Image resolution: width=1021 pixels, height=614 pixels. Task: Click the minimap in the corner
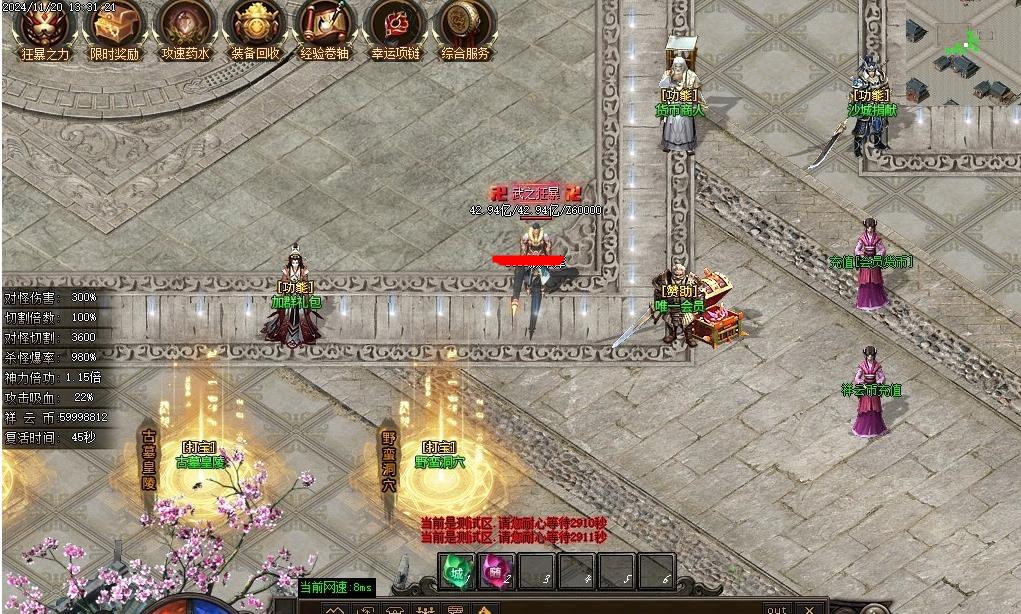click(962, 50)
